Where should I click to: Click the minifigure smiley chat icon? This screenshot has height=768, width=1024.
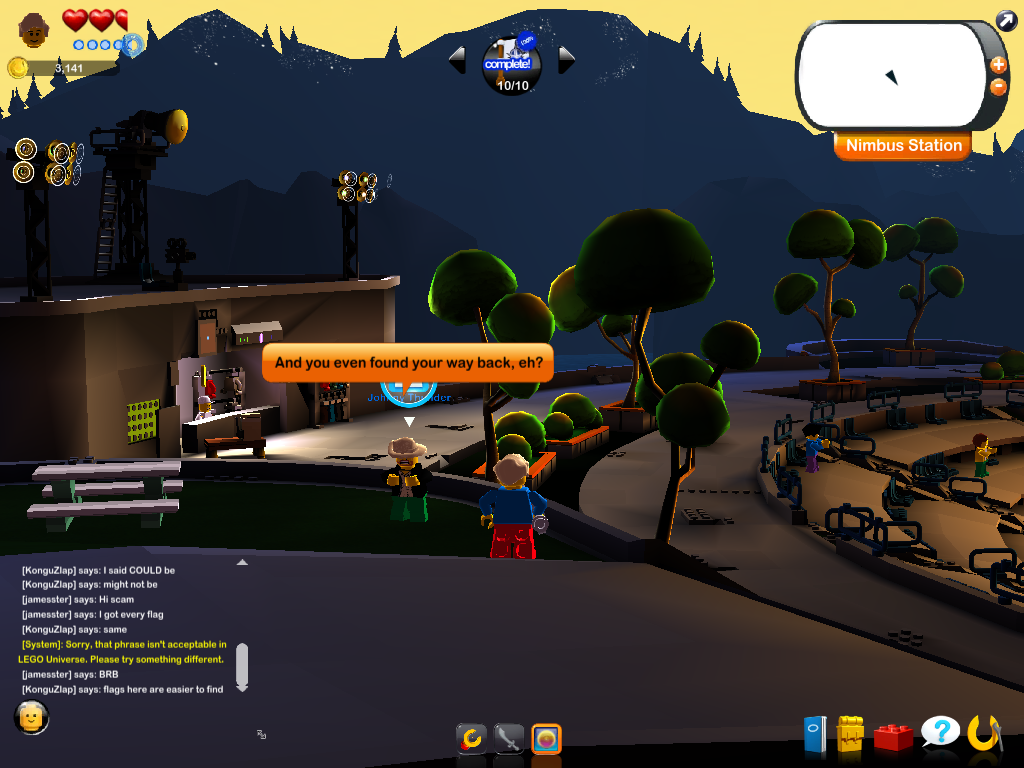32,716
